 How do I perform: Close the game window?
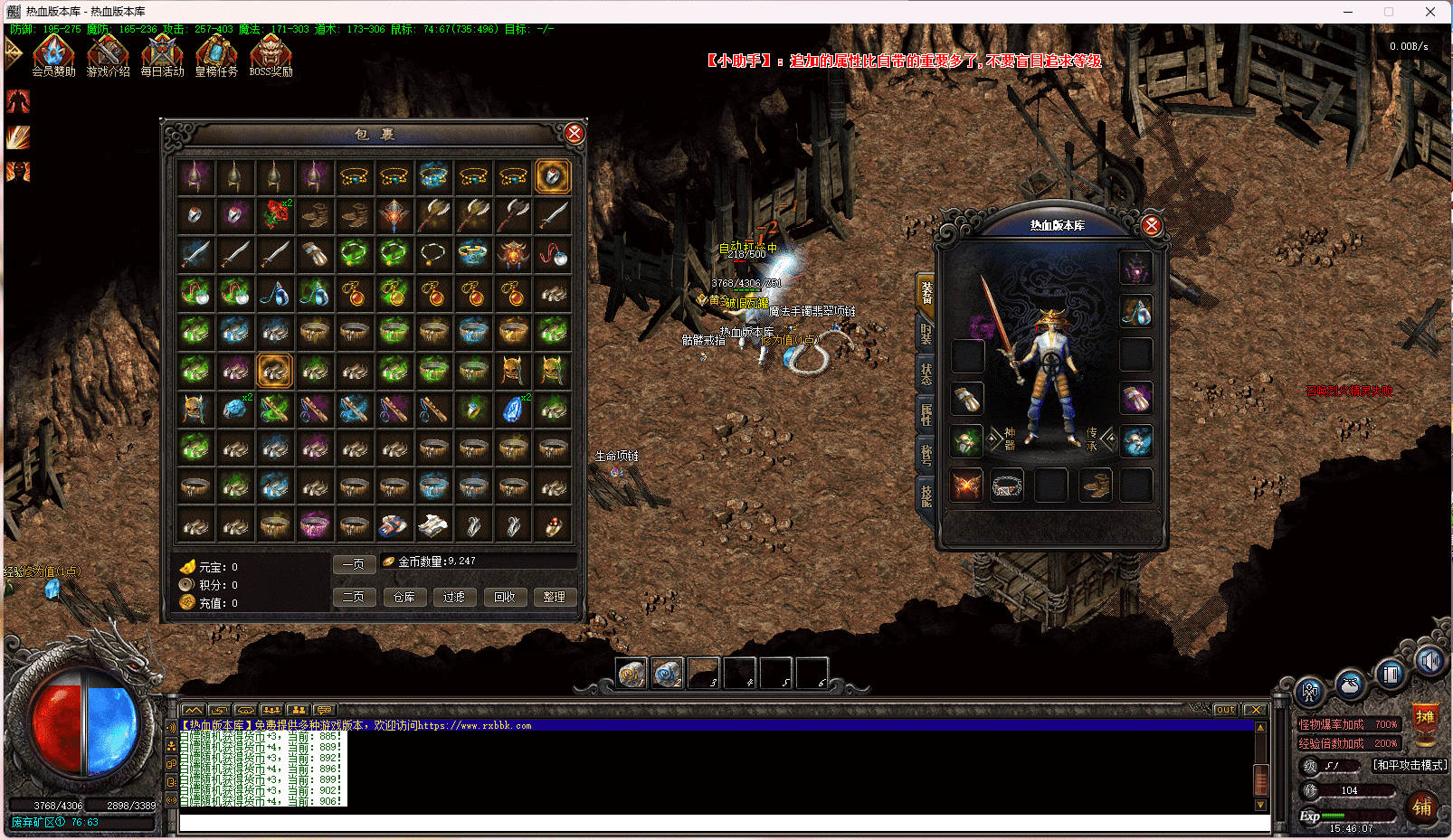tap(1430, 12)
